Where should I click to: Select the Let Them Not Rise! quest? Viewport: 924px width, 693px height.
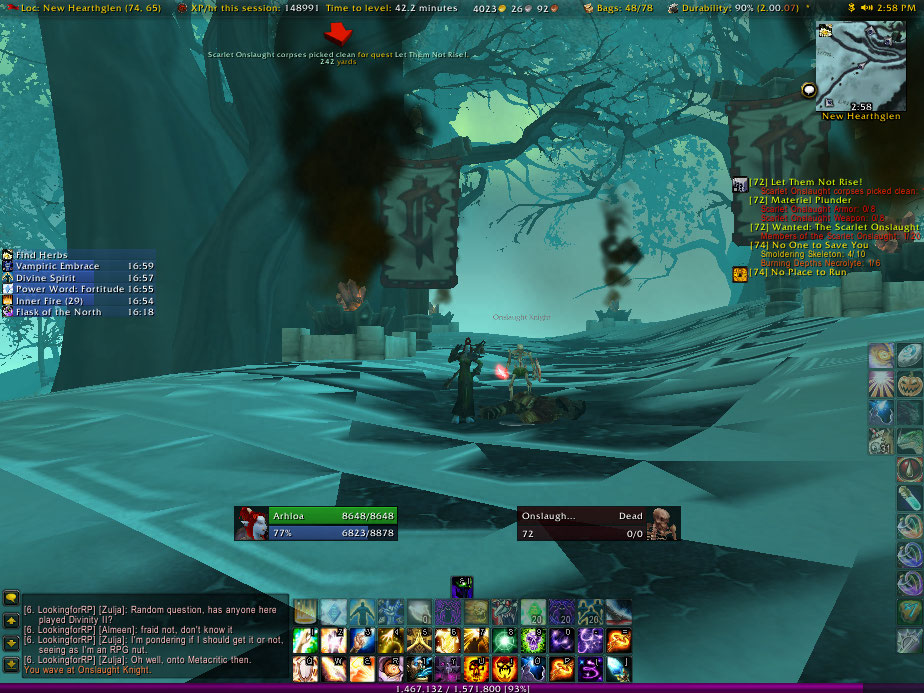(809, 182)
